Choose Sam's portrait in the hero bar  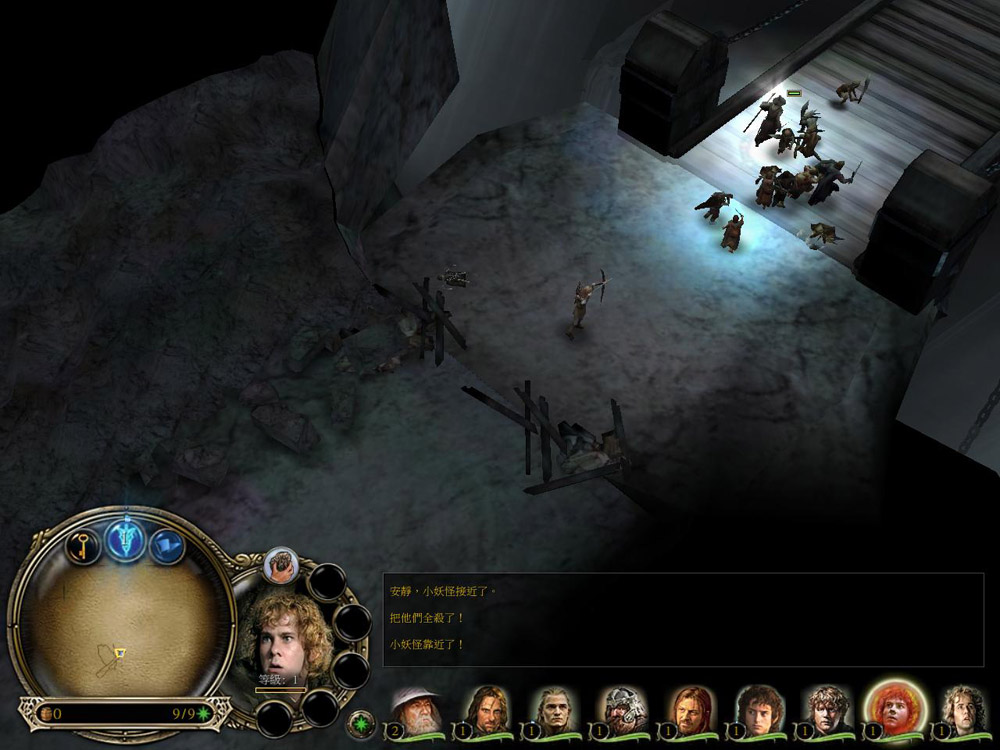[828, 711]
